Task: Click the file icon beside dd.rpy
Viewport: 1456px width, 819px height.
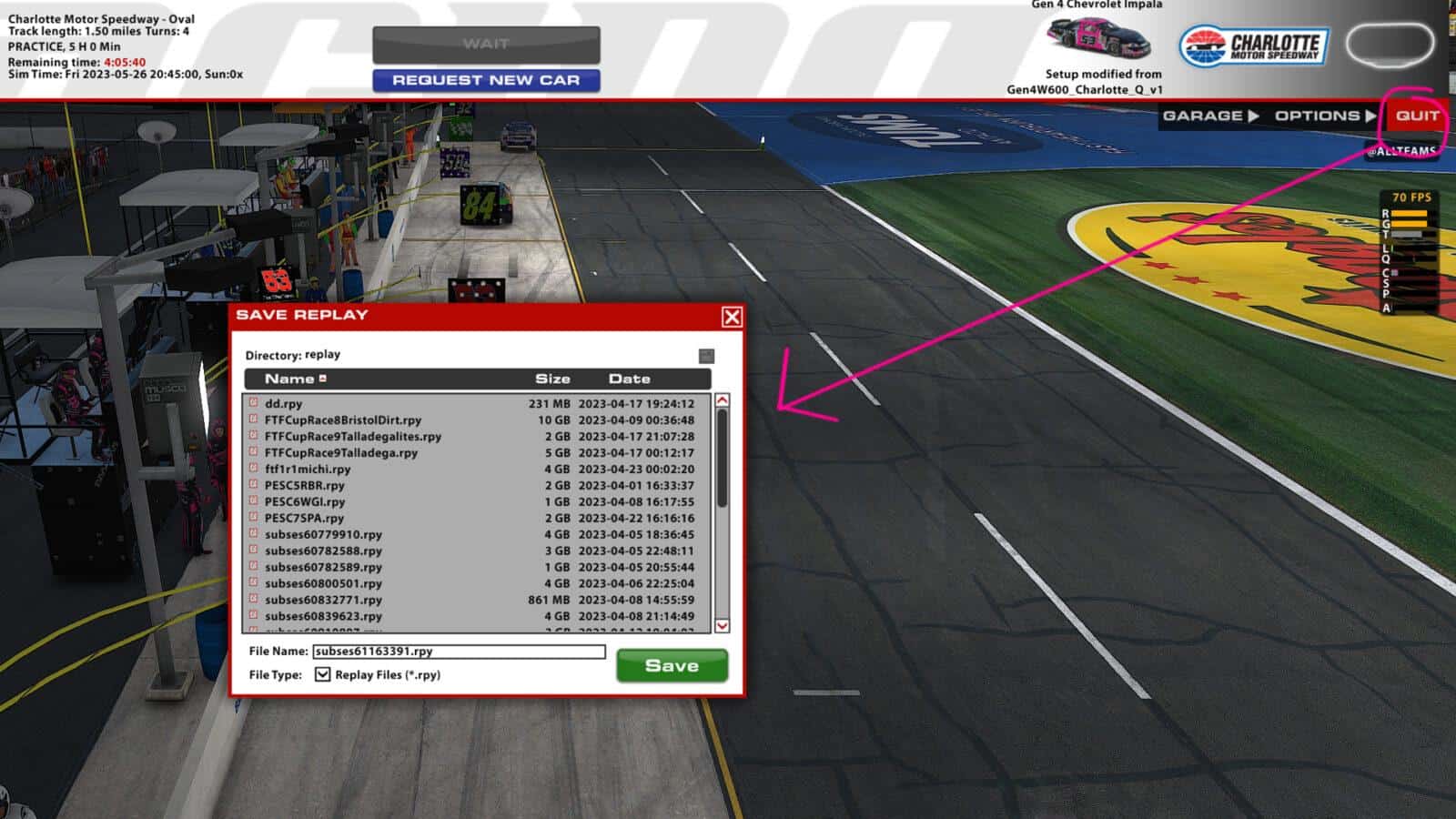Action: click(252, 404)
